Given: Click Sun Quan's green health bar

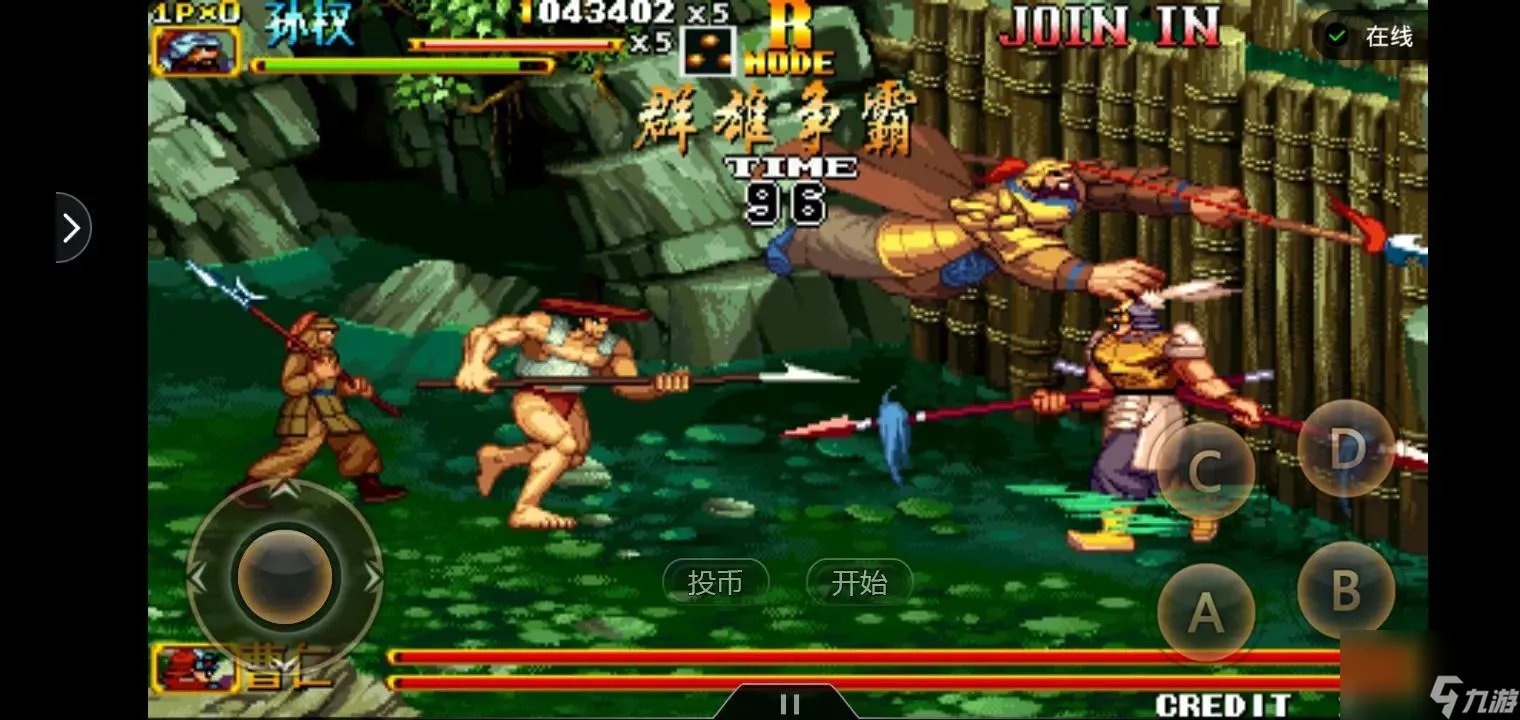Looking at the screenshot, I should pyautogui.click(x=400, y=63).
